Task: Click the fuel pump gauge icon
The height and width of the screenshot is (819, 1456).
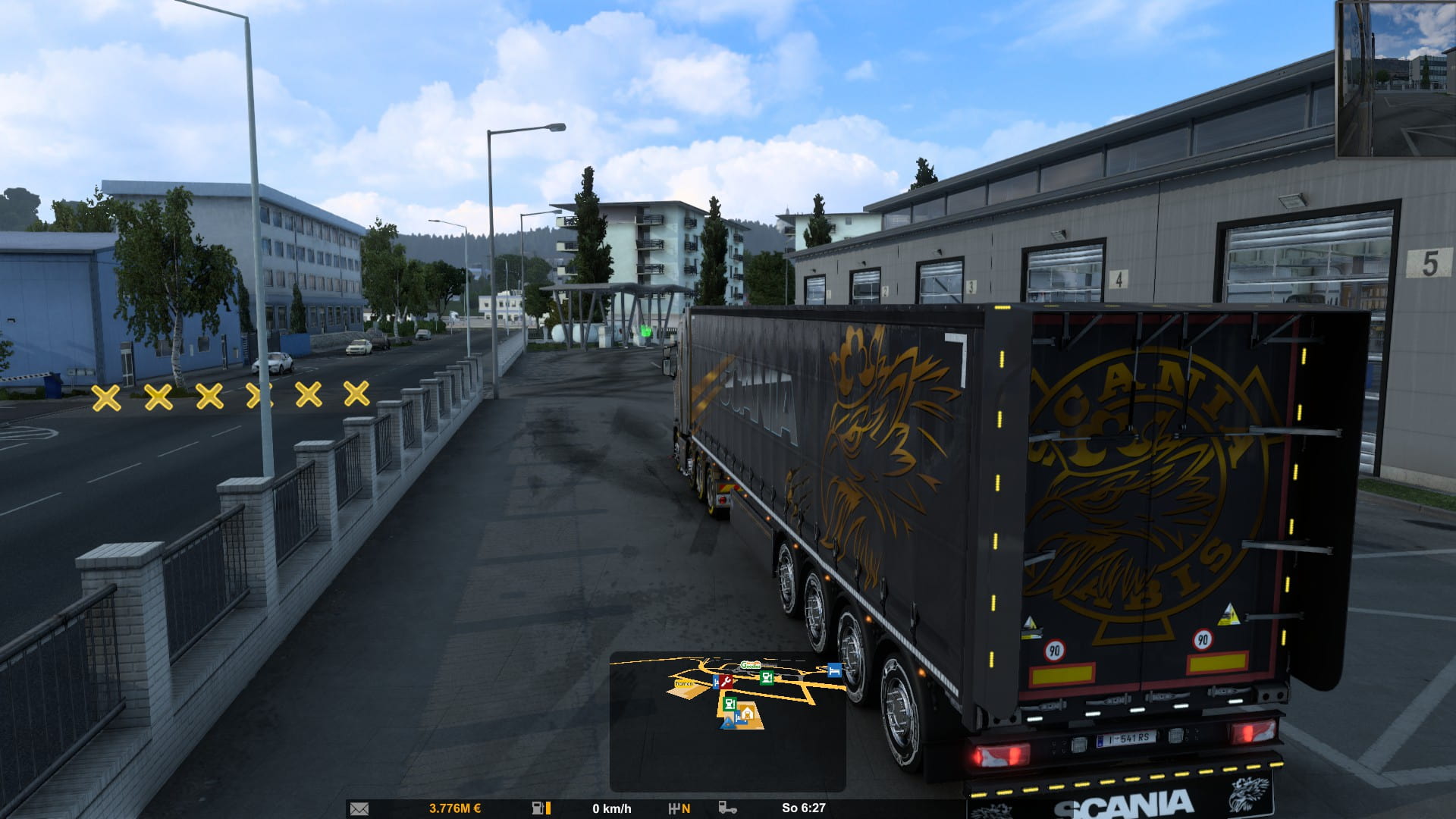Action: [x=538, y=808]
